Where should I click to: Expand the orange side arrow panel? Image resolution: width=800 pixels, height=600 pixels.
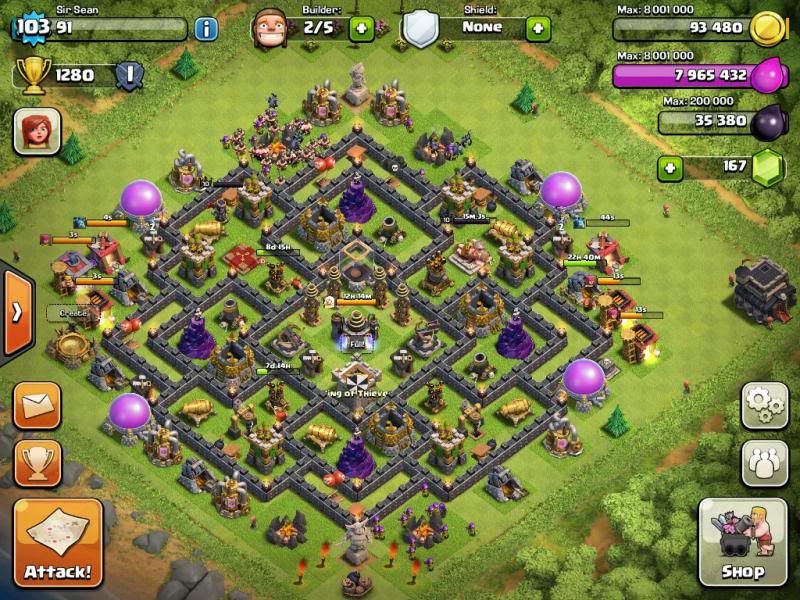pos(17,311)
